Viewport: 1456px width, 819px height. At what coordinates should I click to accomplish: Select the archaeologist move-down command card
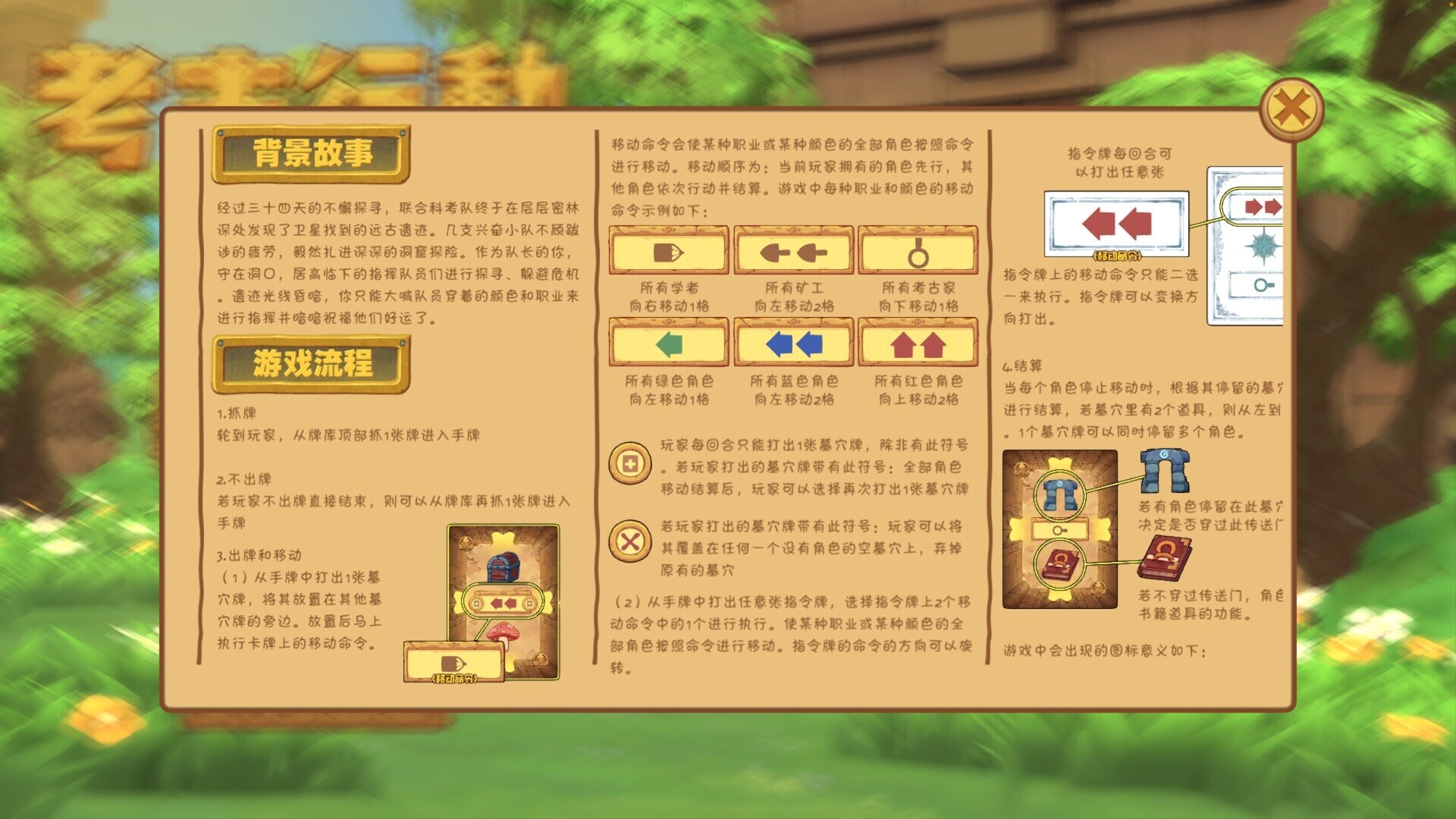click(918, 251)
